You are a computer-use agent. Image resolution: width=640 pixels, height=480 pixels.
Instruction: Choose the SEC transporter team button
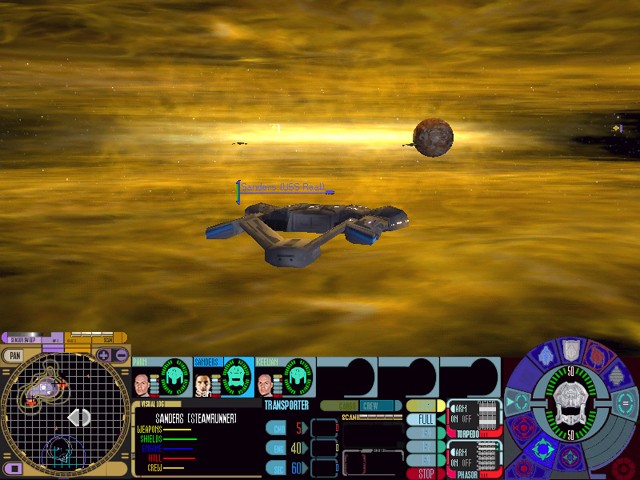click(x=275, y=467)
